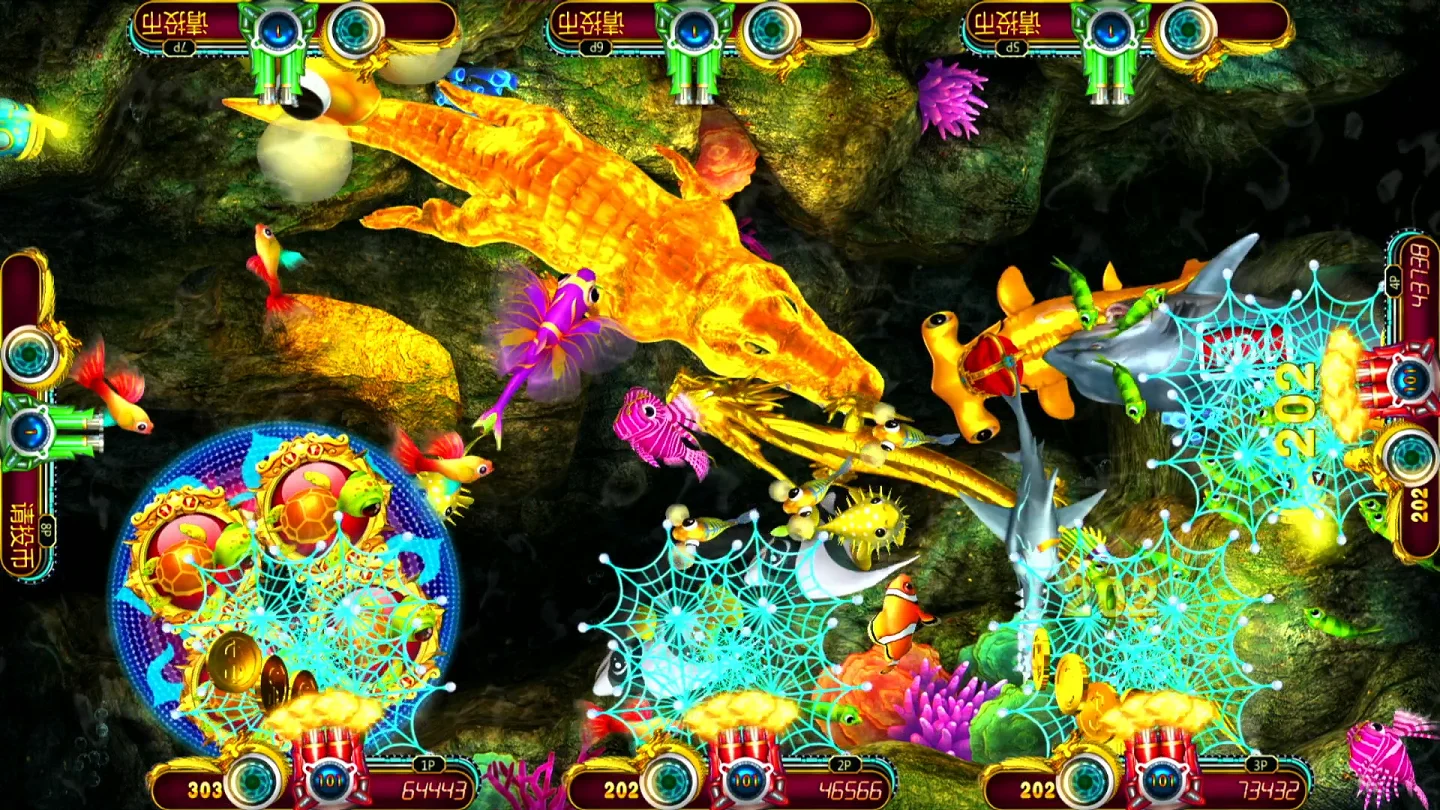Image resolution: width=1440 pixels, height=810 pixels.
Task: Select the teal lens orb on 5P's panel
Action: [x=1186, y=32]
